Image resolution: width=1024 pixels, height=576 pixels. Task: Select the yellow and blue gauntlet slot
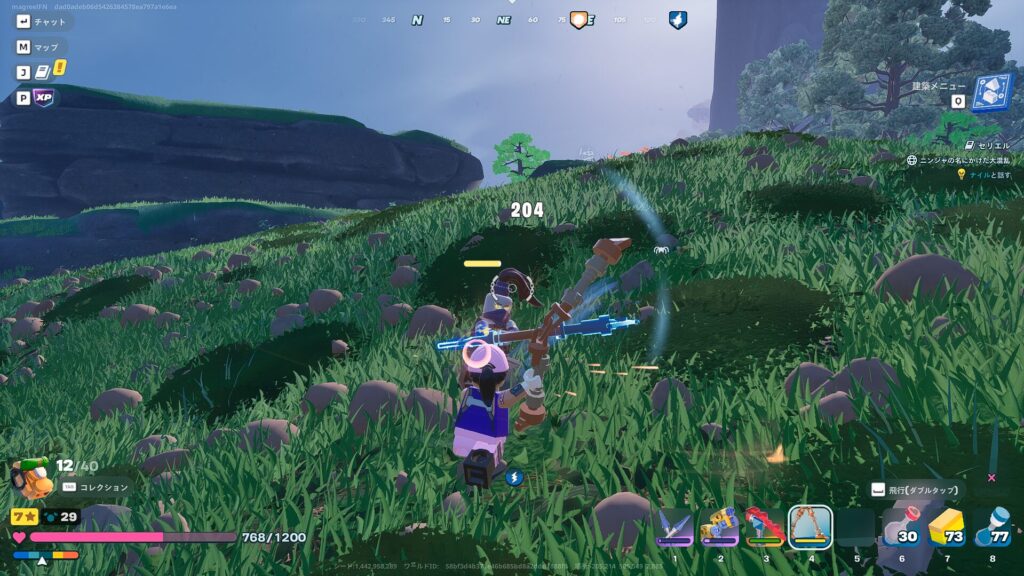pos(720,526)
